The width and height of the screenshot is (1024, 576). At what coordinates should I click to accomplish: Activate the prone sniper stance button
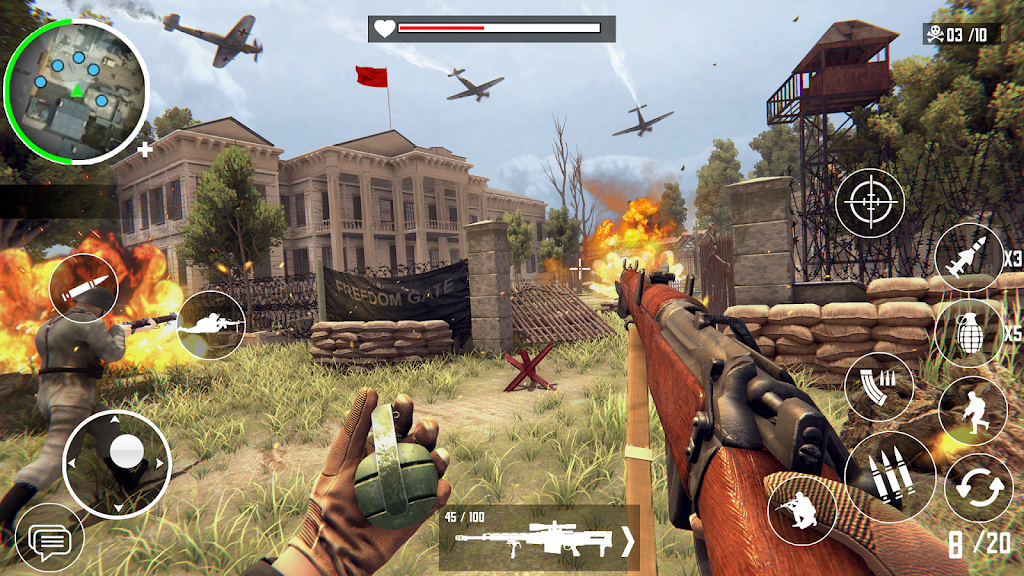click(211, 324)
